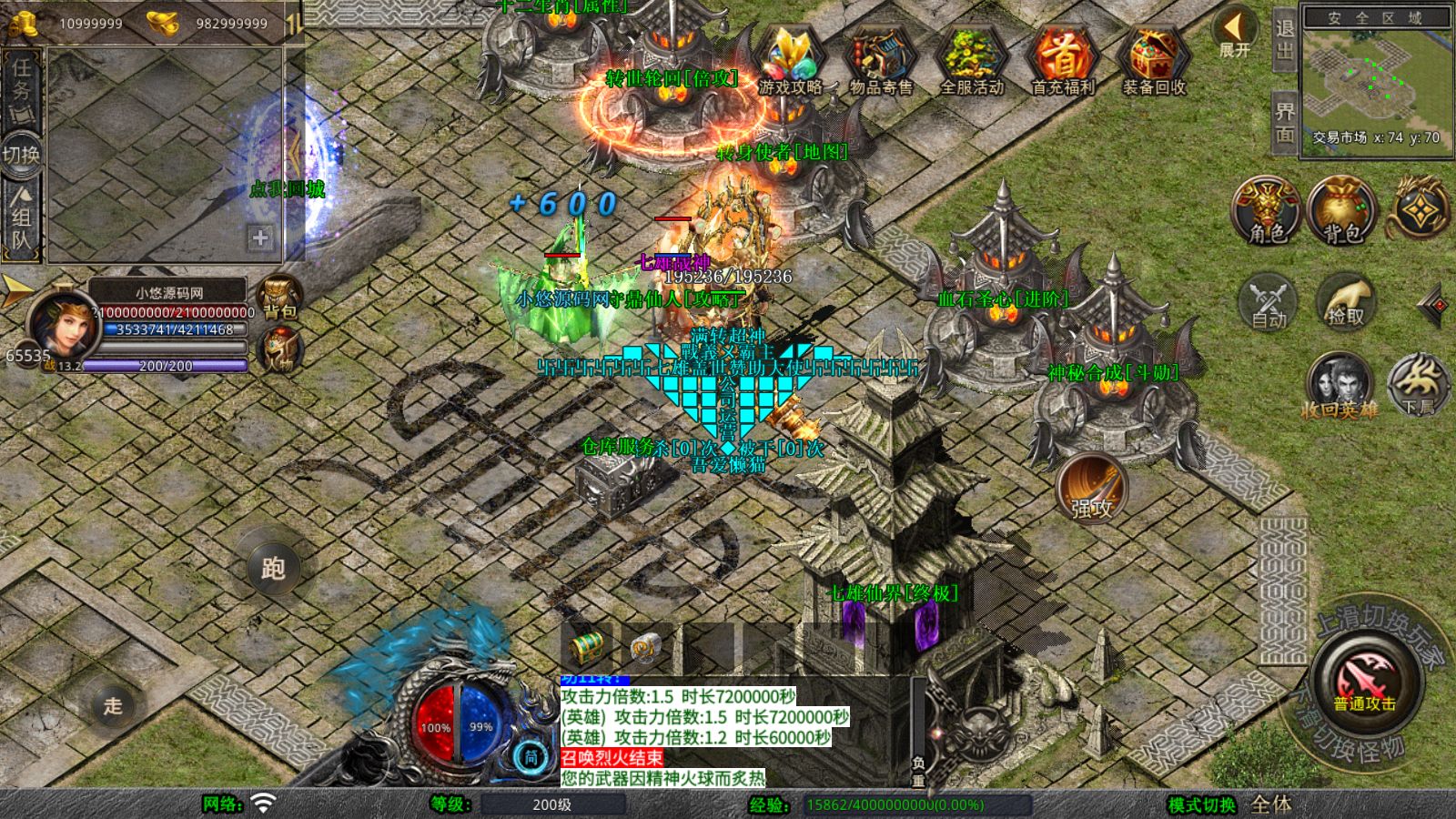Open the 游戏攻略 game guide icon

click(x=789, y=61)
